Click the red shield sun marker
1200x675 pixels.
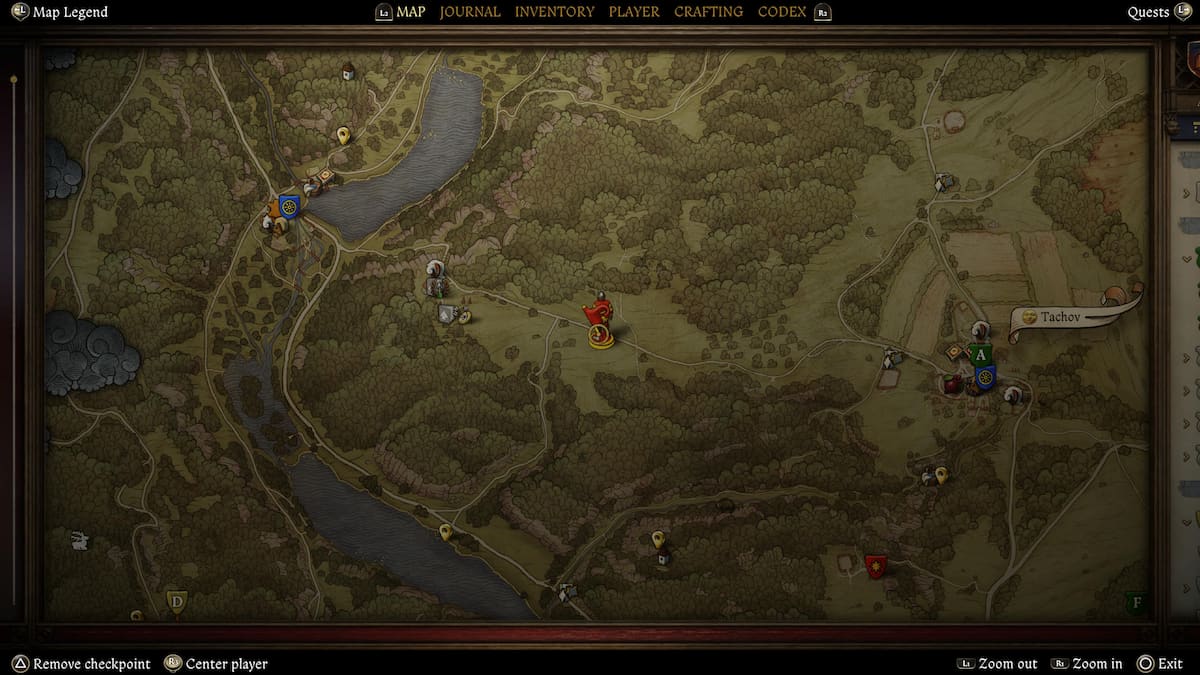click(876, 567)
